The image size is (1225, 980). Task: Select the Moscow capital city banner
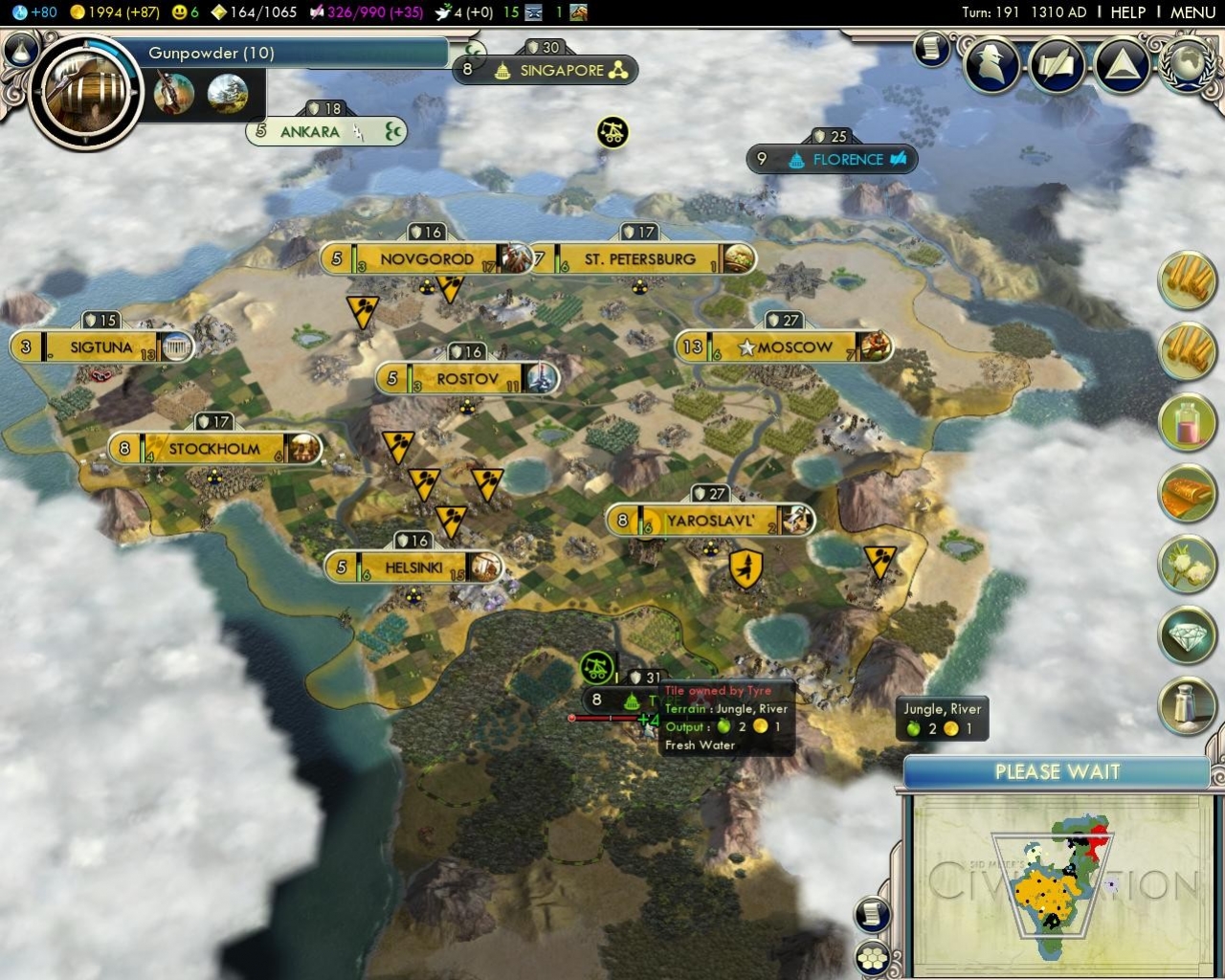click(x=785, y=347)
